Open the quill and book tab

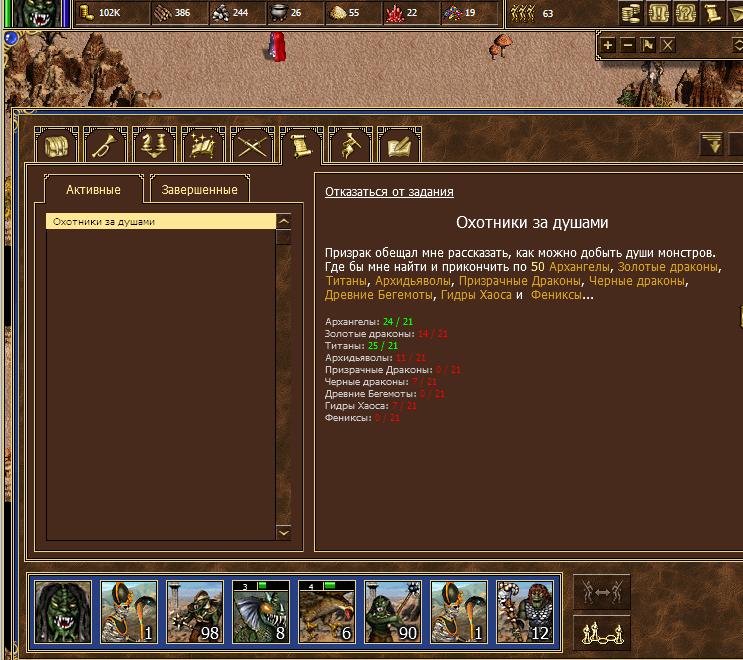(399, 146)
